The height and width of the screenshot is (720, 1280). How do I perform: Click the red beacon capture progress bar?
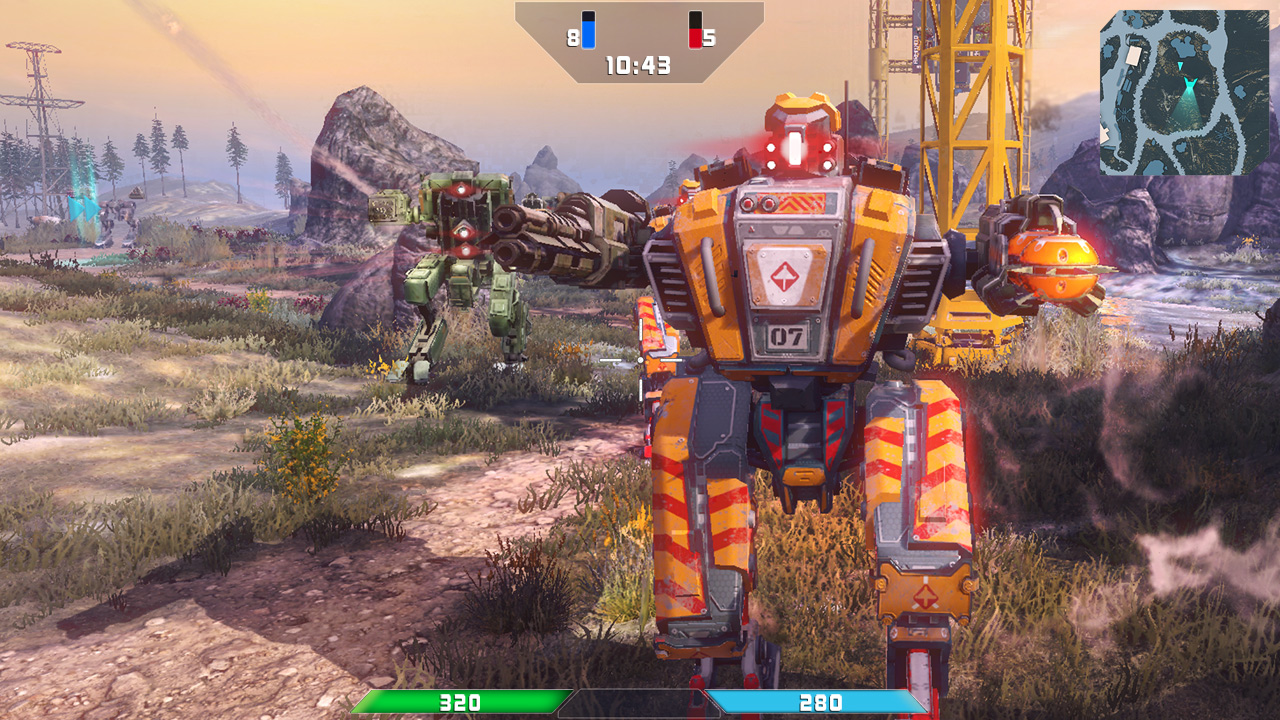pos(695,40)
